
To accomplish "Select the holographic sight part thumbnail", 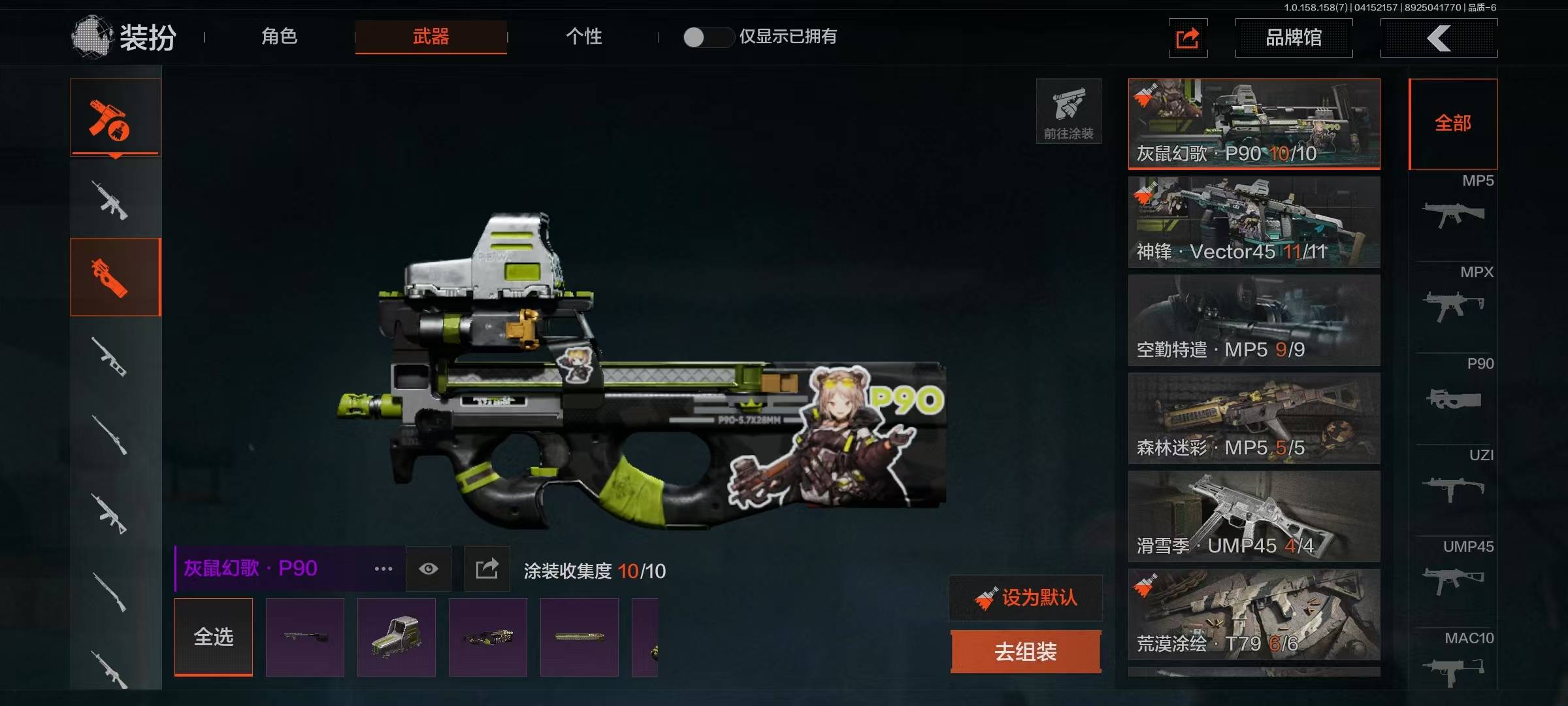I will pos(397,637).
